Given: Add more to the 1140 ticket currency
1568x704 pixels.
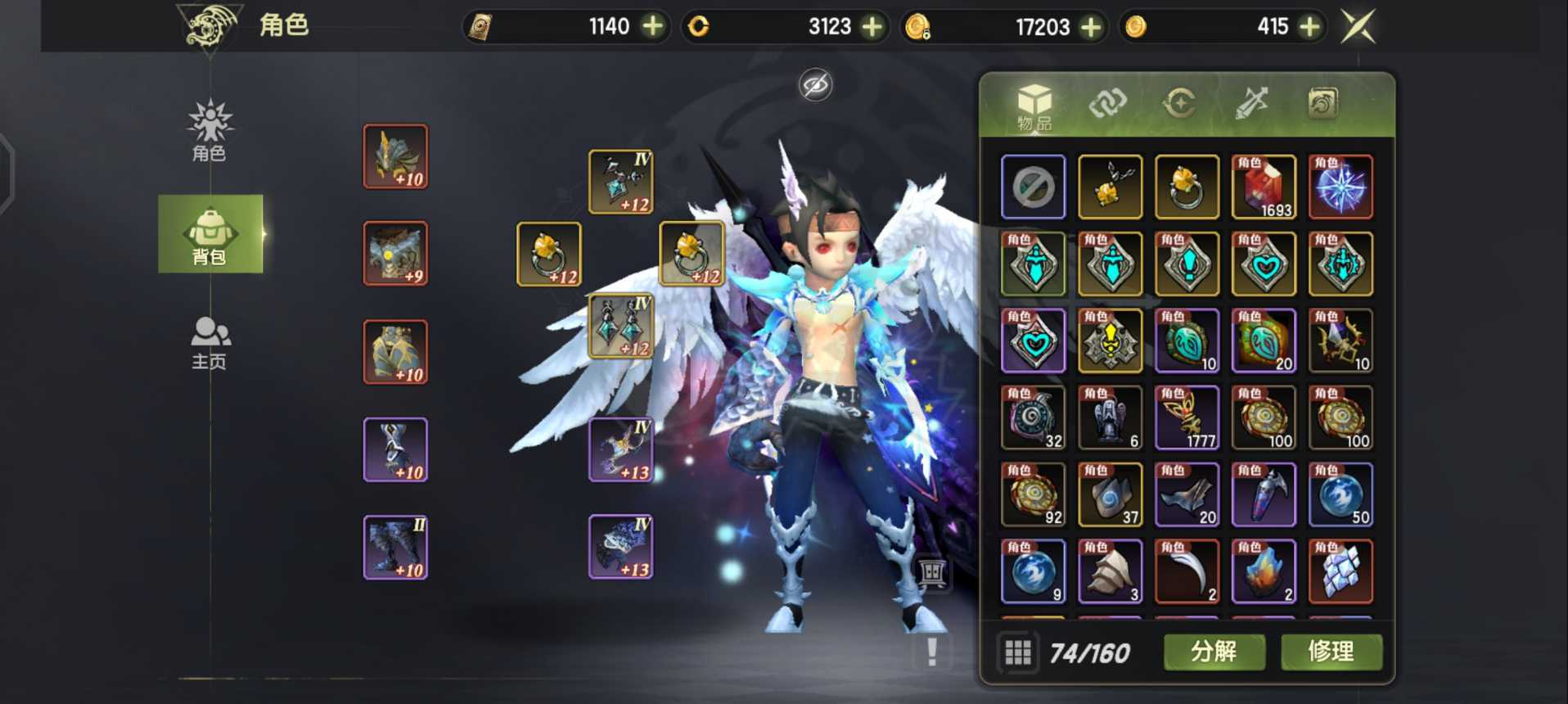Looking at the screenshot, I should click(x=652, y=27).
